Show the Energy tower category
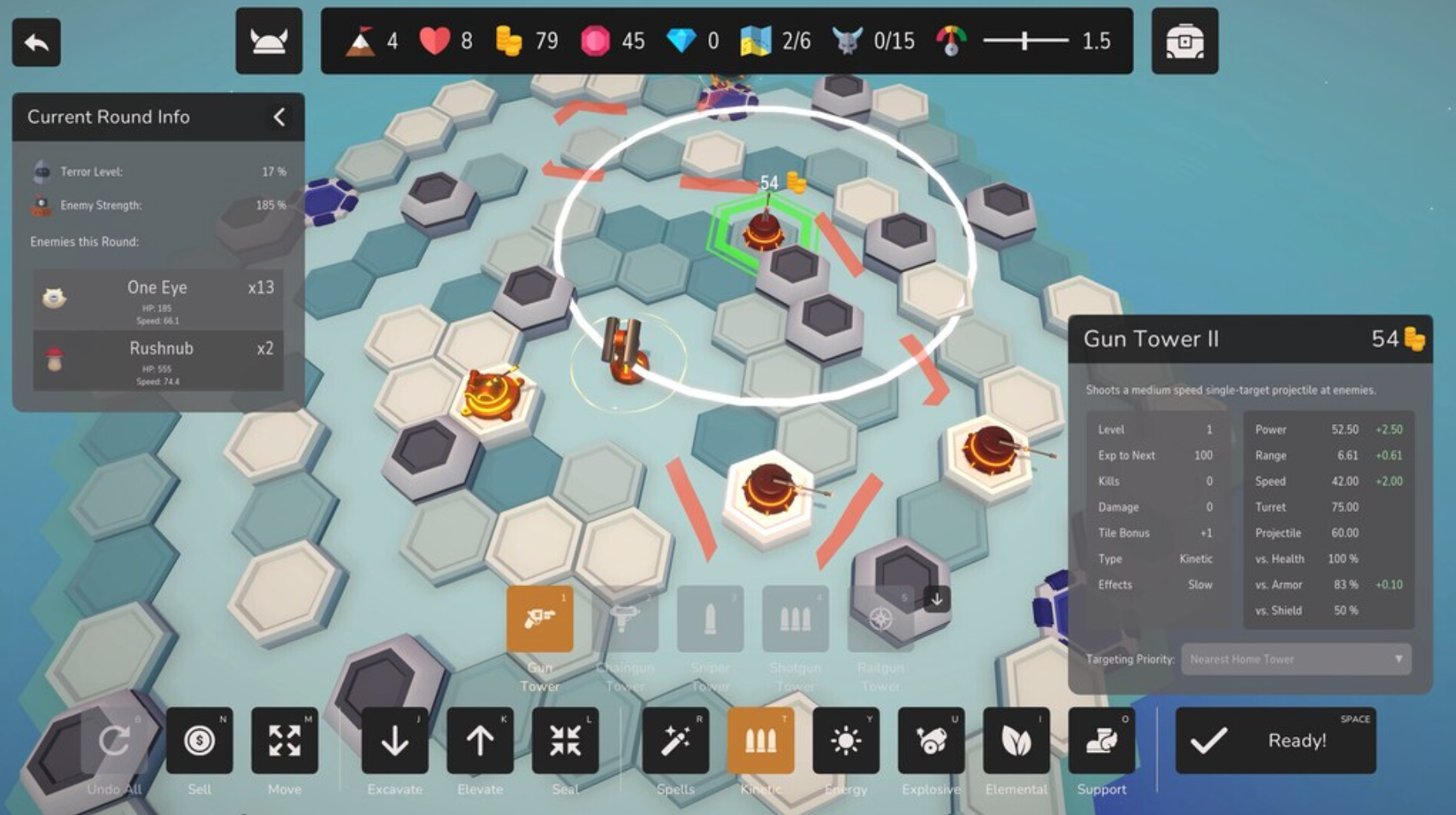The image size is (1456, 815). (x=846, y=741)
